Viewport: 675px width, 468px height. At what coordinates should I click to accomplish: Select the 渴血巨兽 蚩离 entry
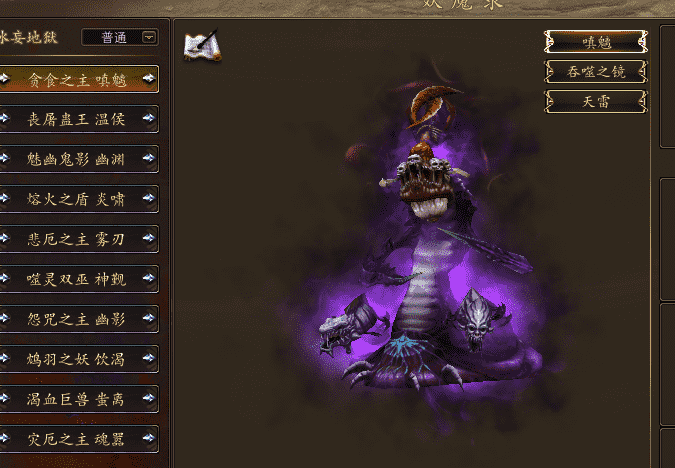[x=78, y=399]
